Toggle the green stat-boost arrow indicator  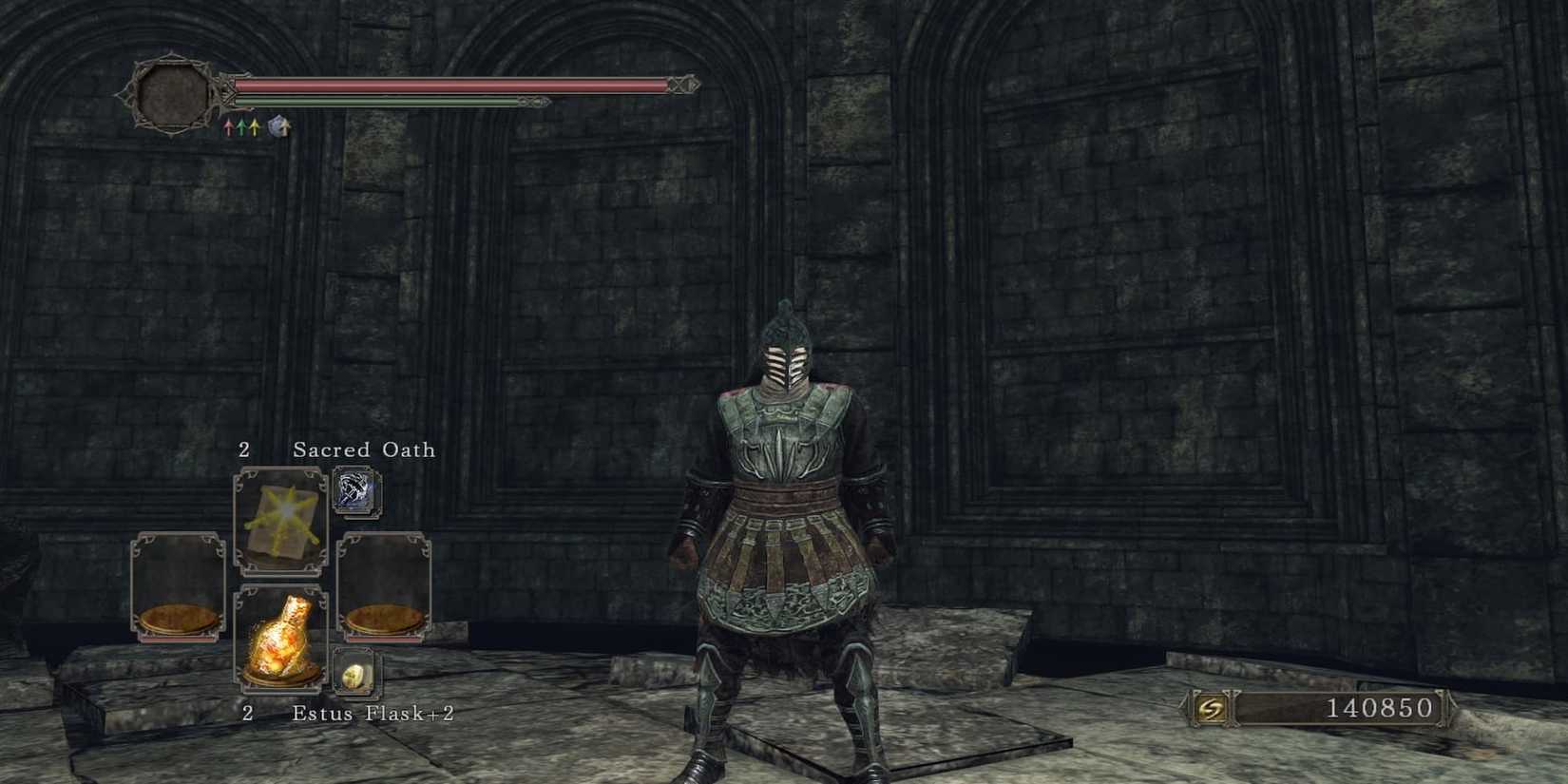(242, 126)
